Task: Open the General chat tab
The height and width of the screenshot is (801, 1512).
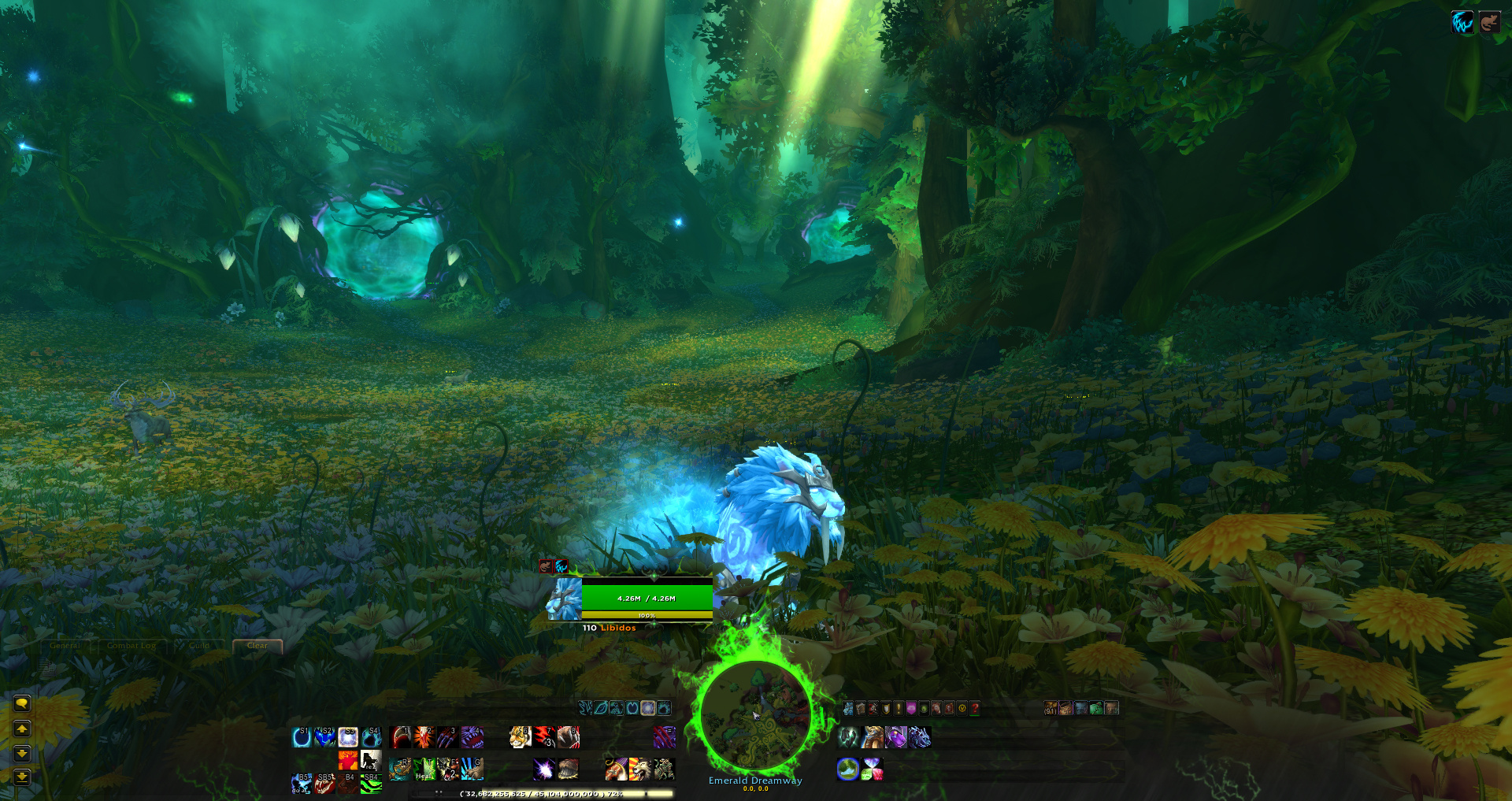Action: pos(65,646)
